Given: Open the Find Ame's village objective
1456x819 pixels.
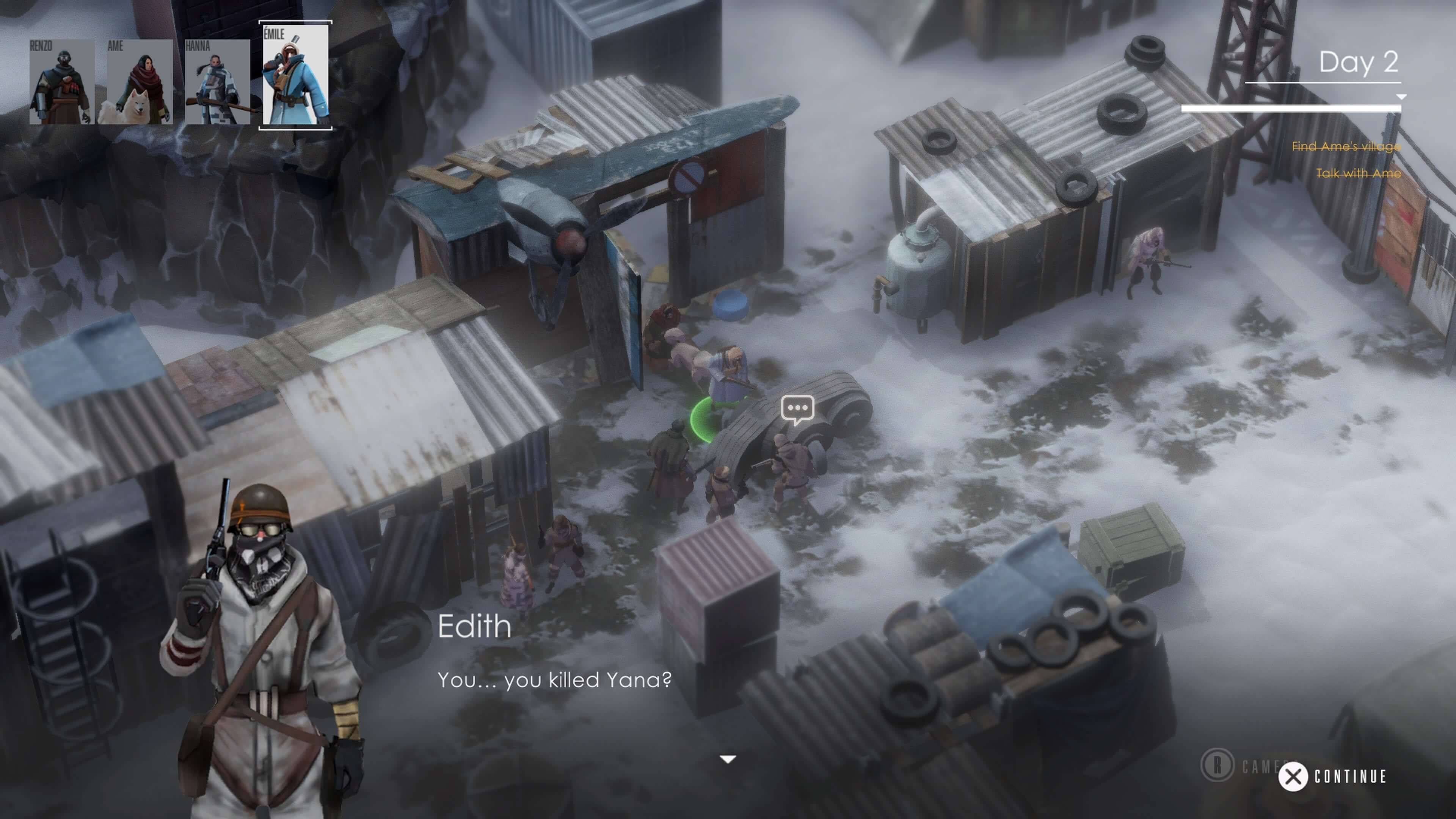Looking at the screenshot, I should [x=1346, y=146].
